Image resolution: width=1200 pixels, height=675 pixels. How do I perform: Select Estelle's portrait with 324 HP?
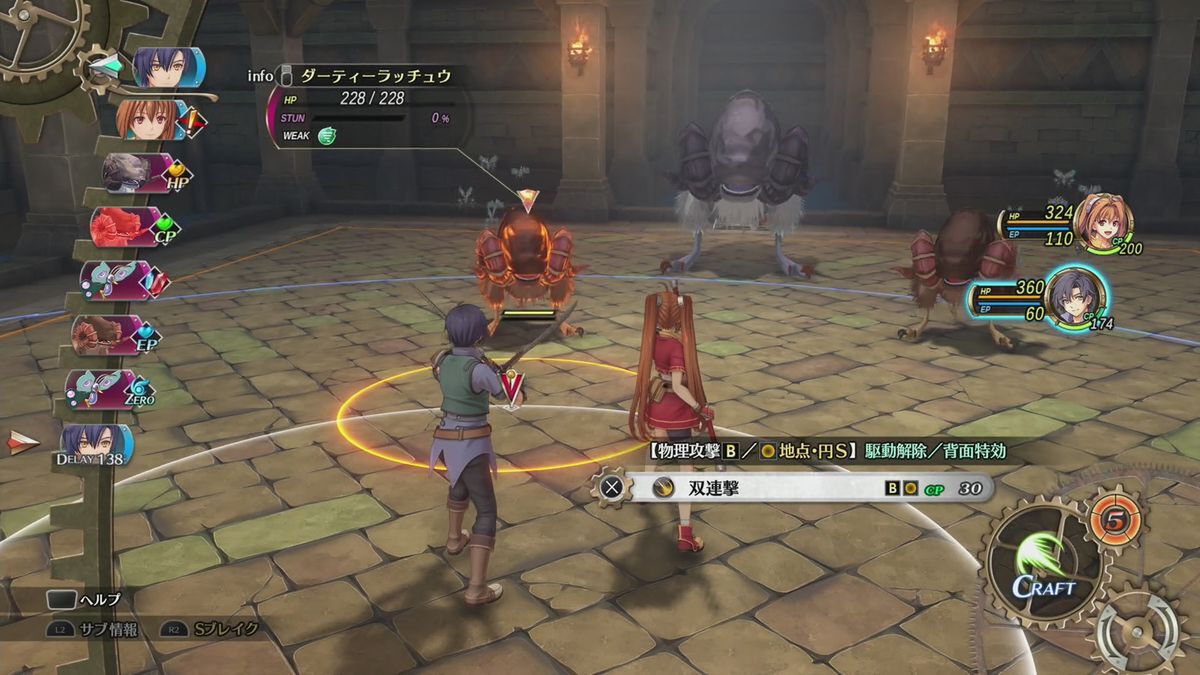pos(1101,221)
